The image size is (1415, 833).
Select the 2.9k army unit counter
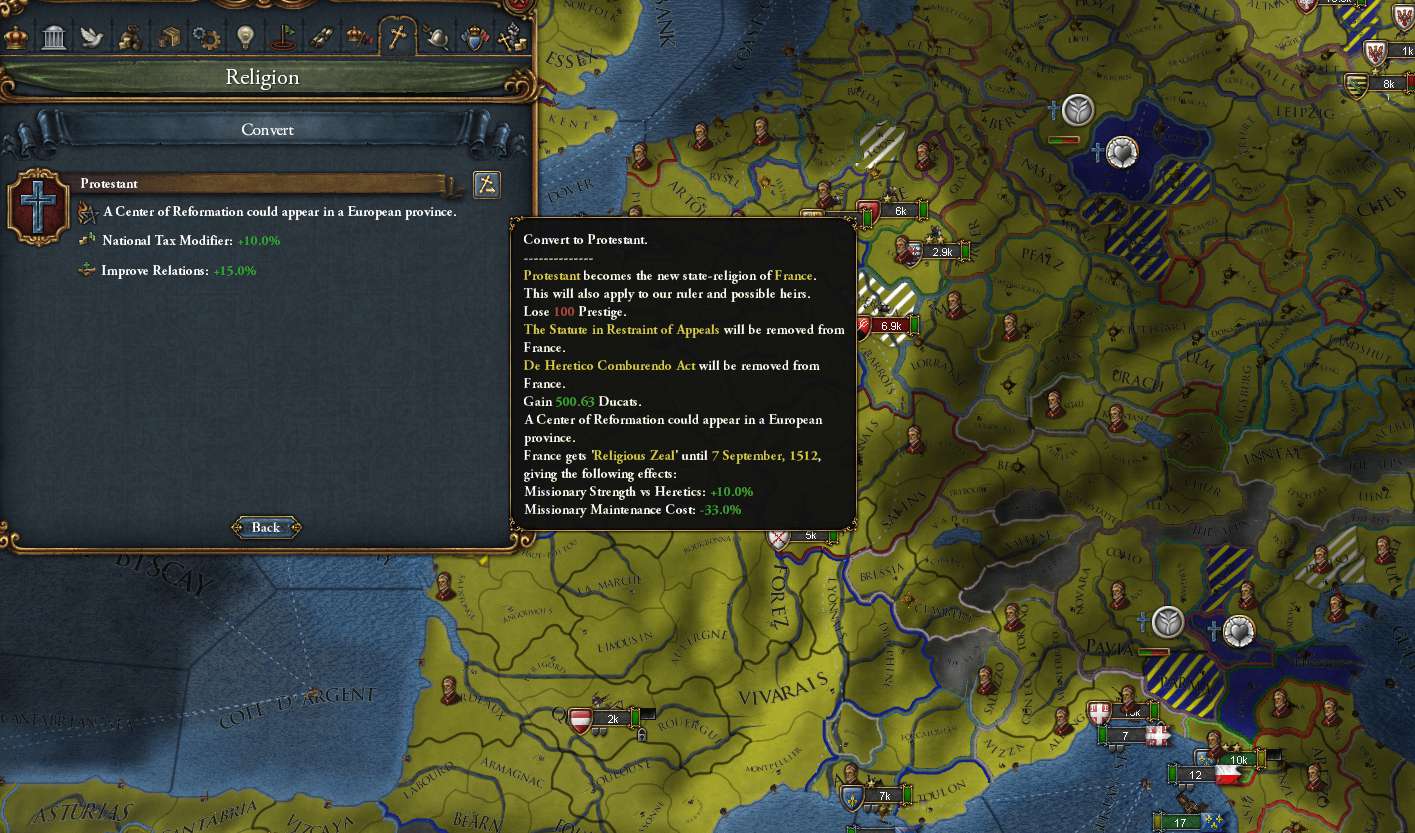(941, 252)
